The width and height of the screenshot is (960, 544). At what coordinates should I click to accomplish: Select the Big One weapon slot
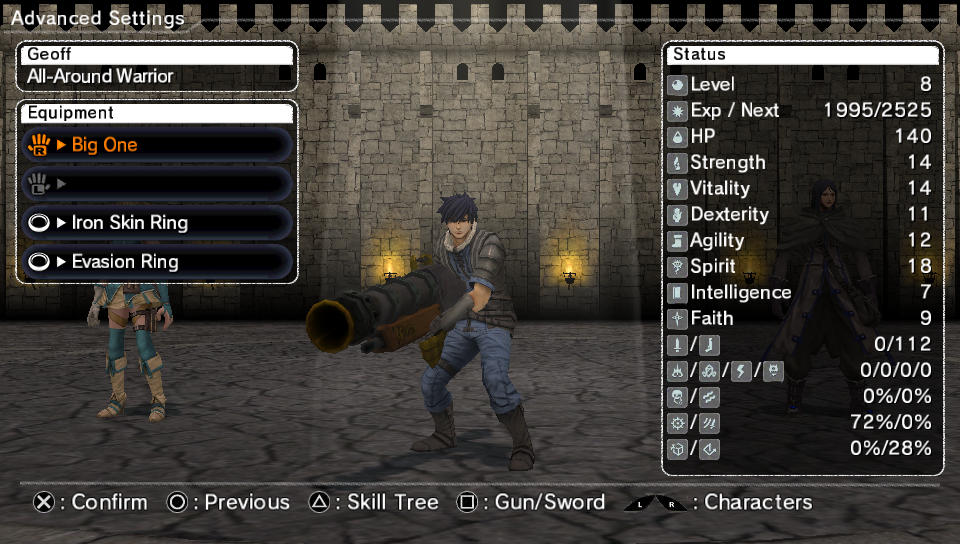tap(157, 145)
